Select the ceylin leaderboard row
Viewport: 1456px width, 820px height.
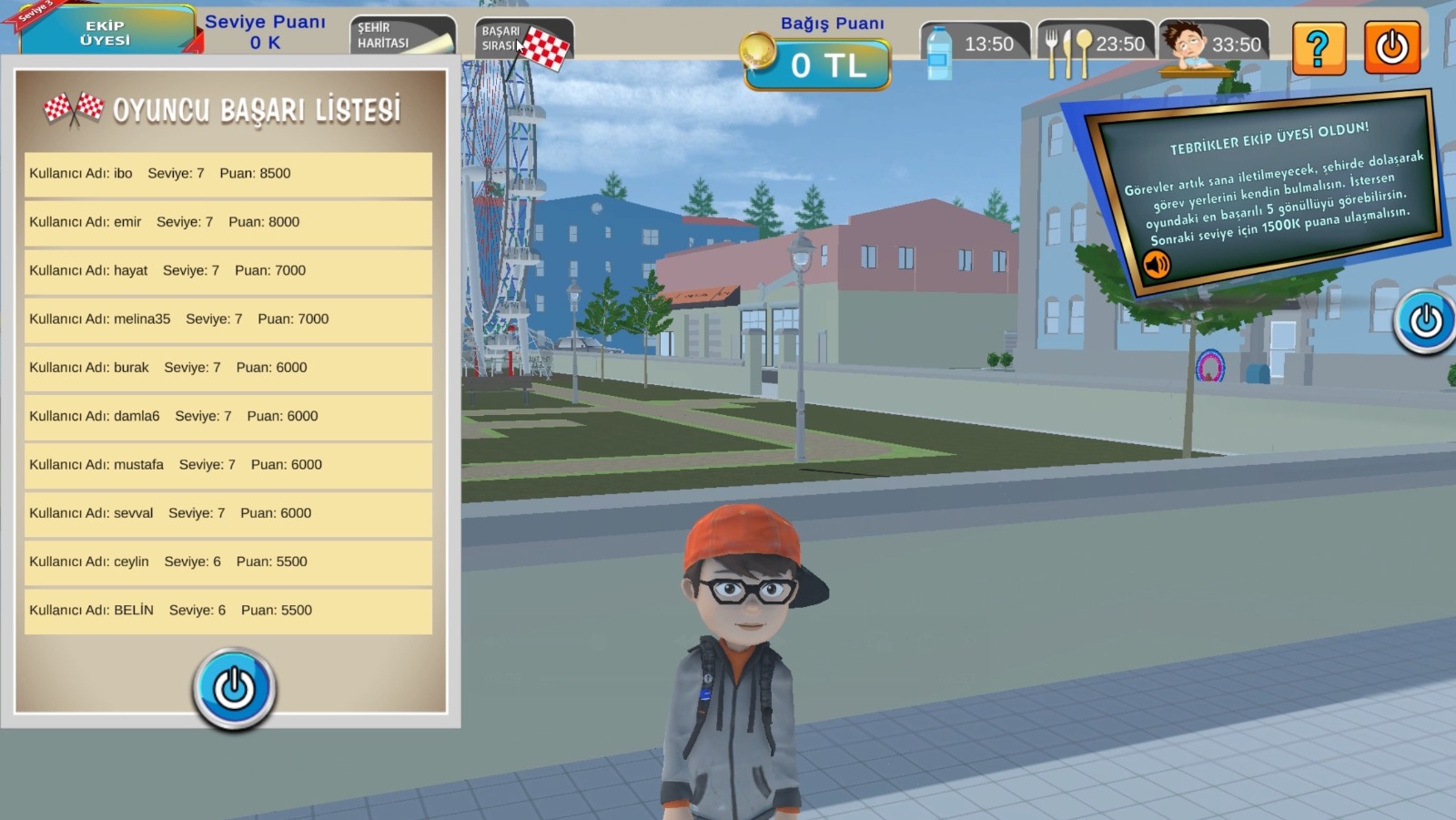point(227,562)
